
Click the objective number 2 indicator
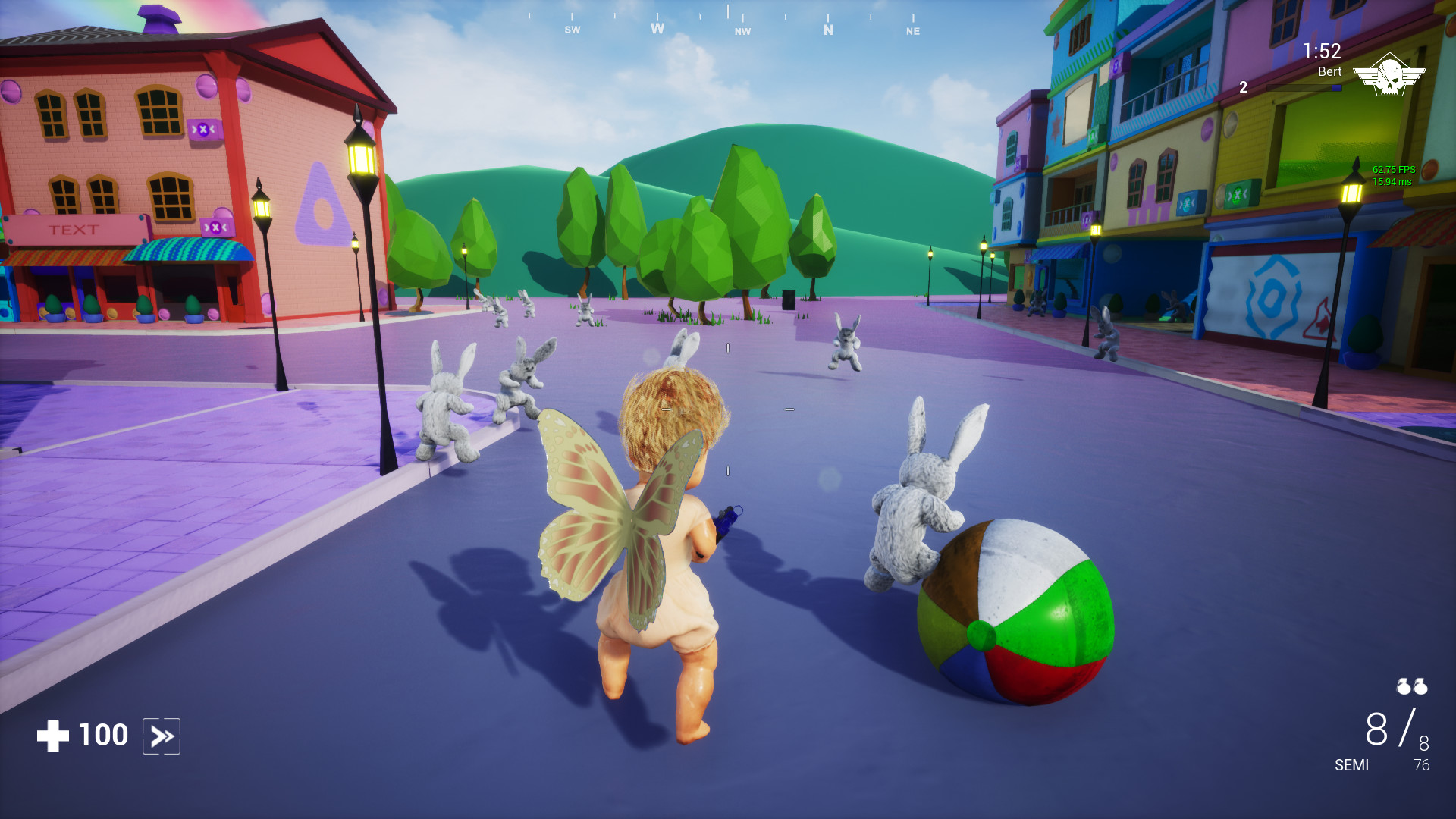pos(1244,88)
